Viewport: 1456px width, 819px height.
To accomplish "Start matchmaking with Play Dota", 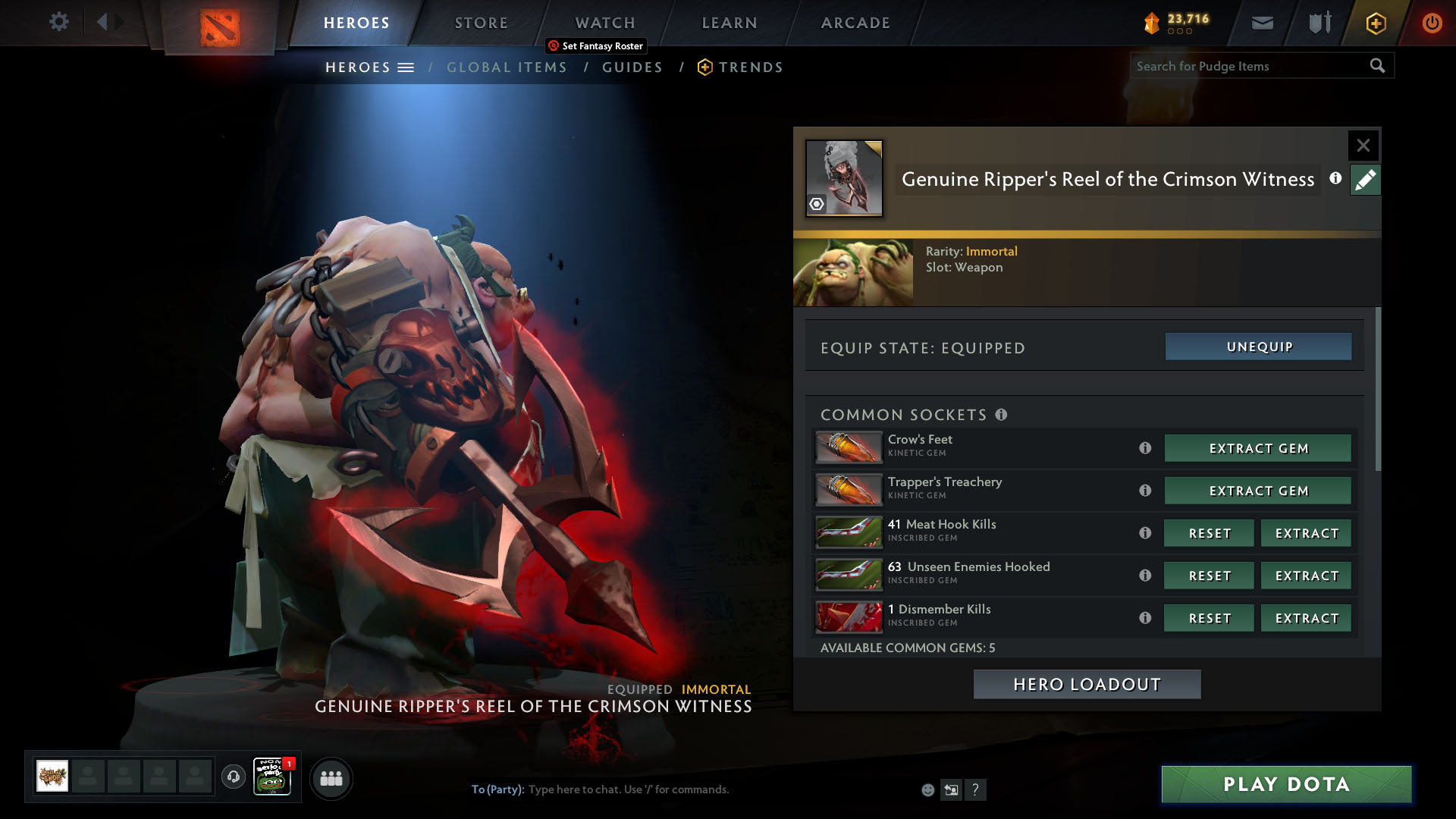I will coord(1286,784).
